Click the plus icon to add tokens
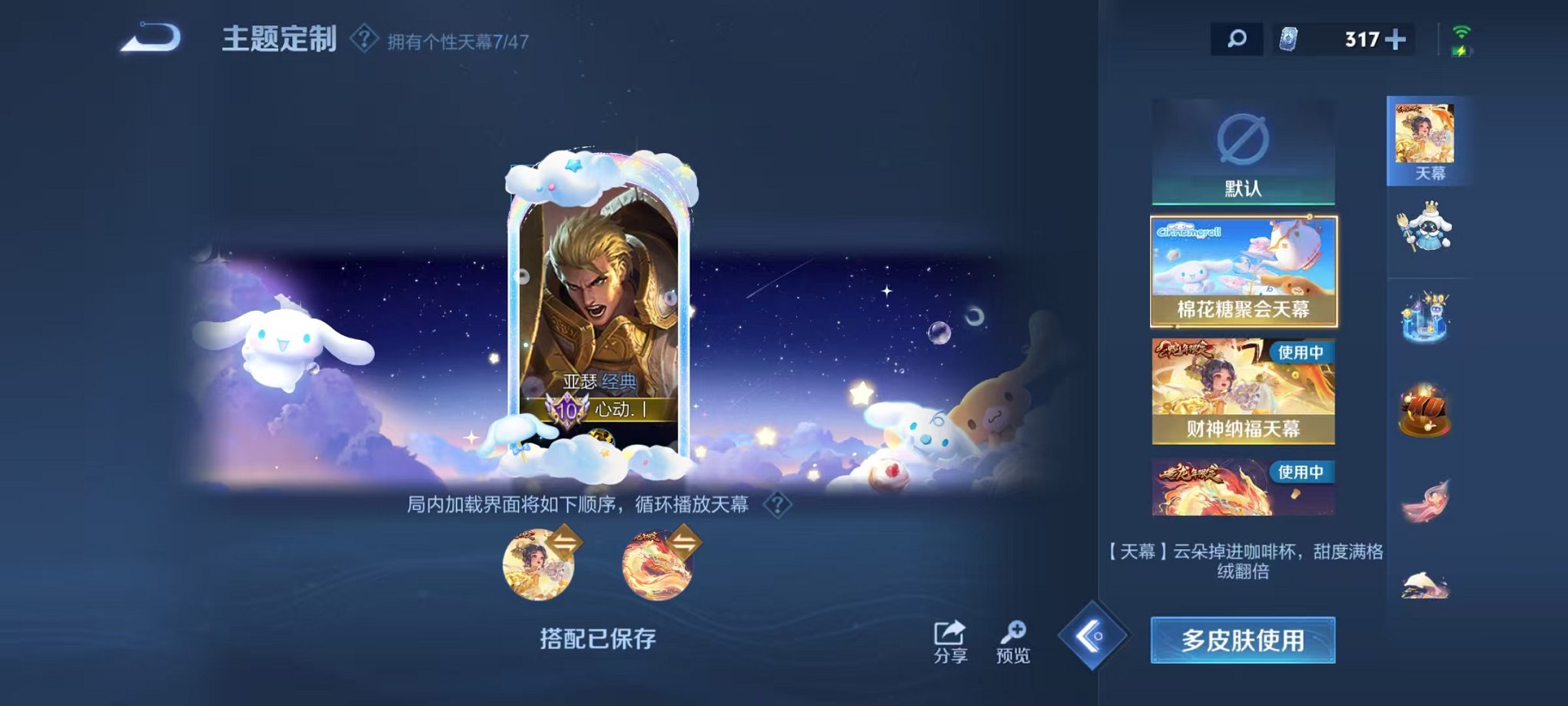Image resolution: width=1568 pixels, height=706 pixels. click(1394, 41)
